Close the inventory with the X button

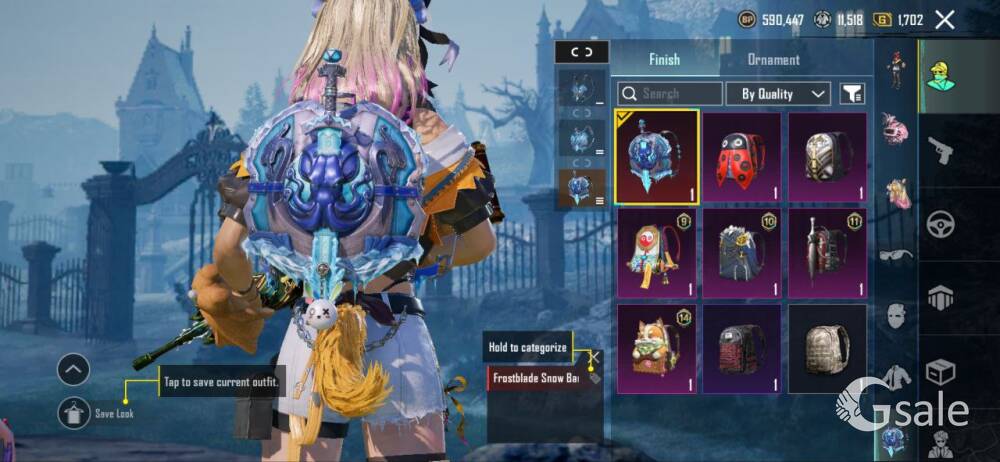click(944, 19)
